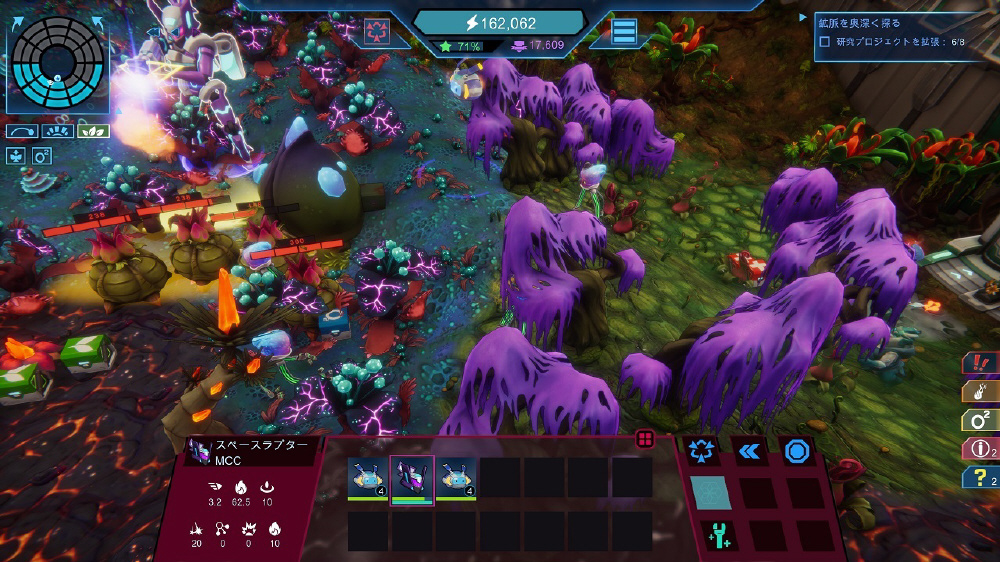Open the red grid button above unit panel
Viewport: 1000px width, 562px height.
[645, 439]
